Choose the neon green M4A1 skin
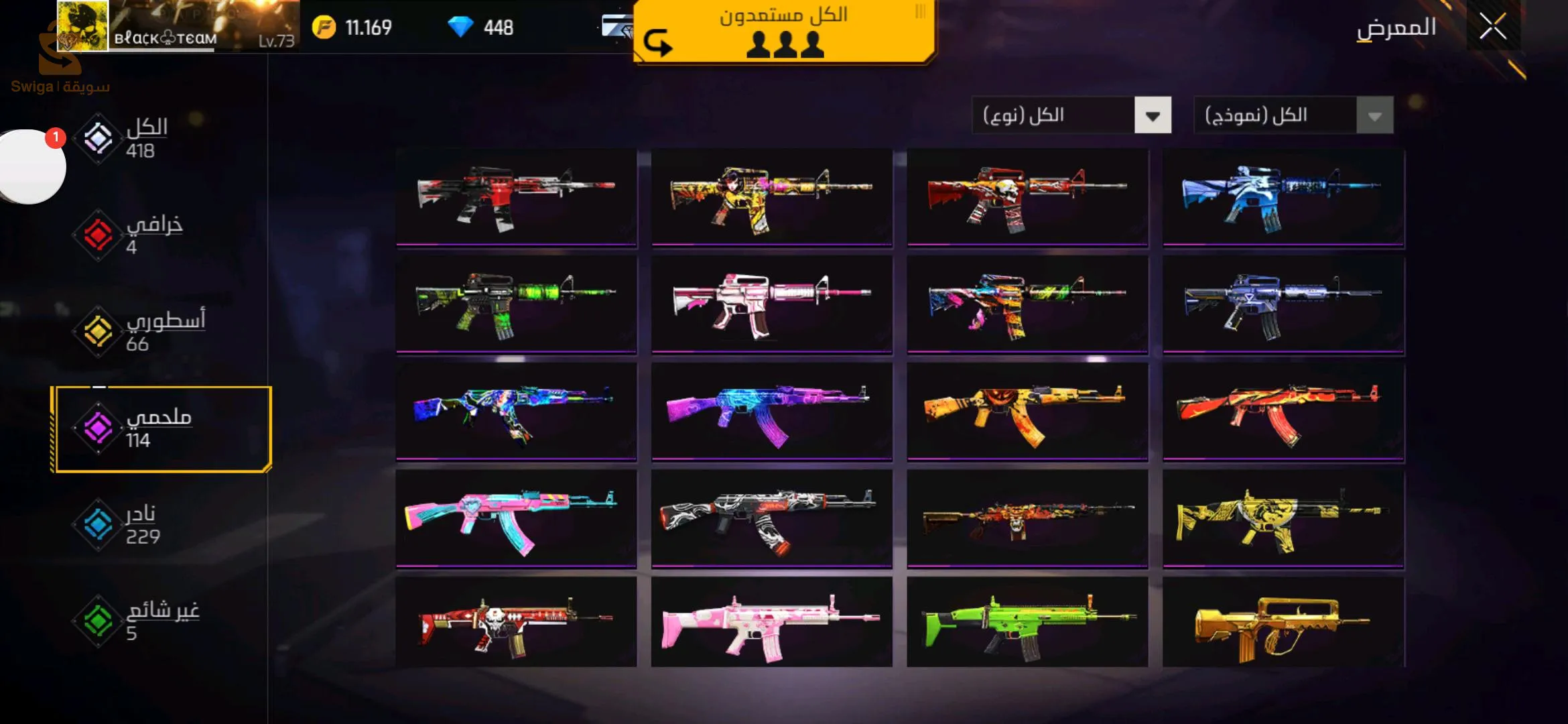The width and height of the screenshot is (1568, 724). 516,304
